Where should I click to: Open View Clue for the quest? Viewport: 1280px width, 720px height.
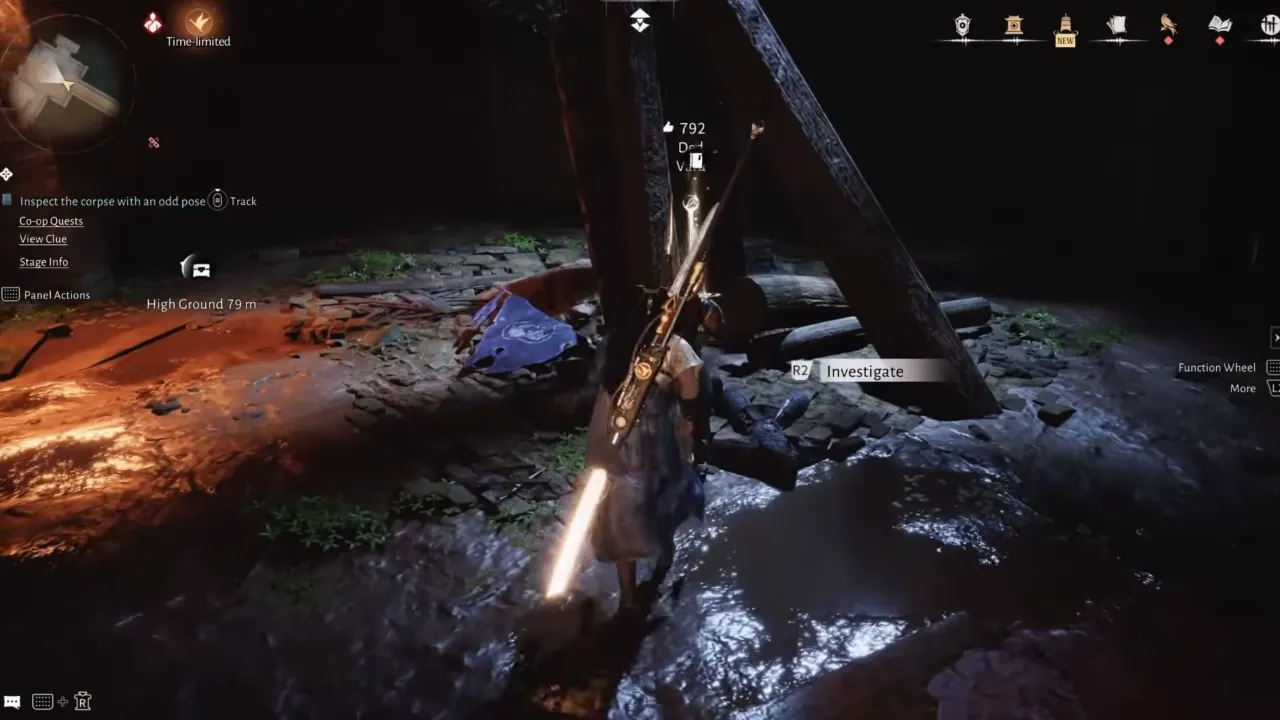(43, 239)
